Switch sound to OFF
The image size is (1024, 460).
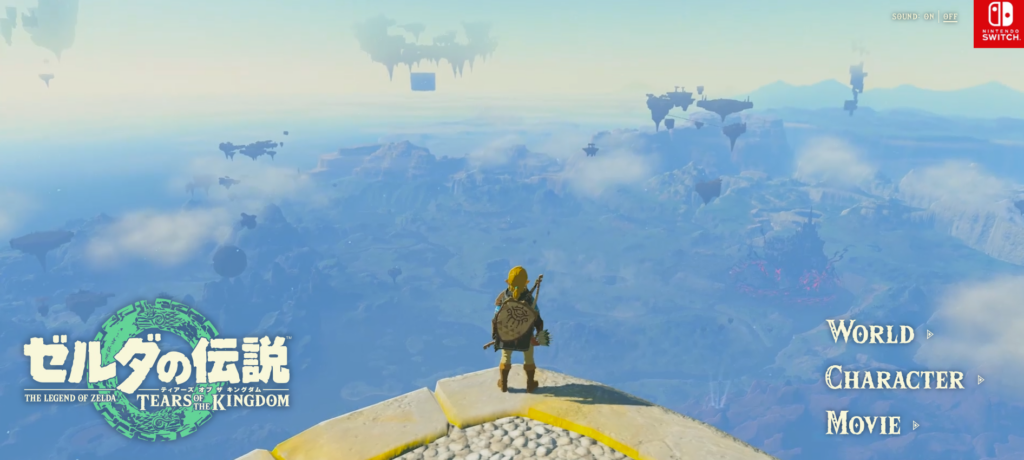950,17
